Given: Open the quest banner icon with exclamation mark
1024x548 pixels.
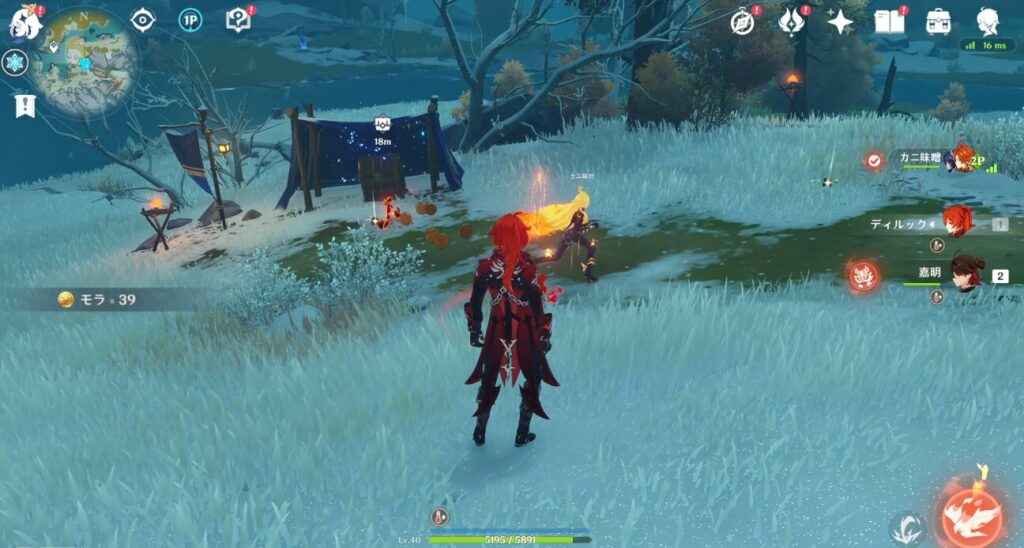Looking at the screenshot, I should coord(24,105).
